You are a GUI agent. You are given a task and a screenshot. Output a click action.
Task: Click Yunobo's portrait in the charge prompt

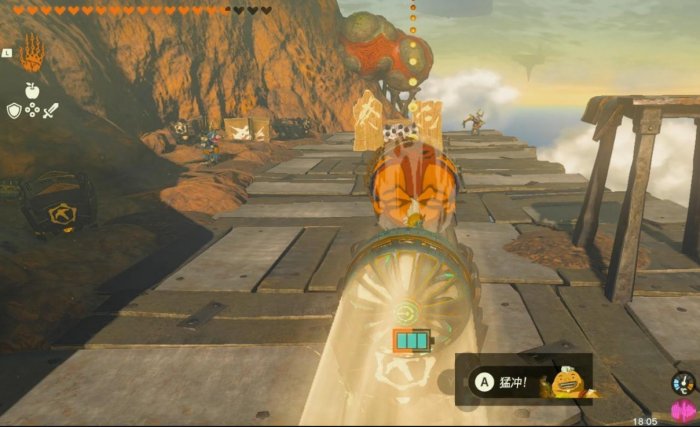[x=569, y=382]
